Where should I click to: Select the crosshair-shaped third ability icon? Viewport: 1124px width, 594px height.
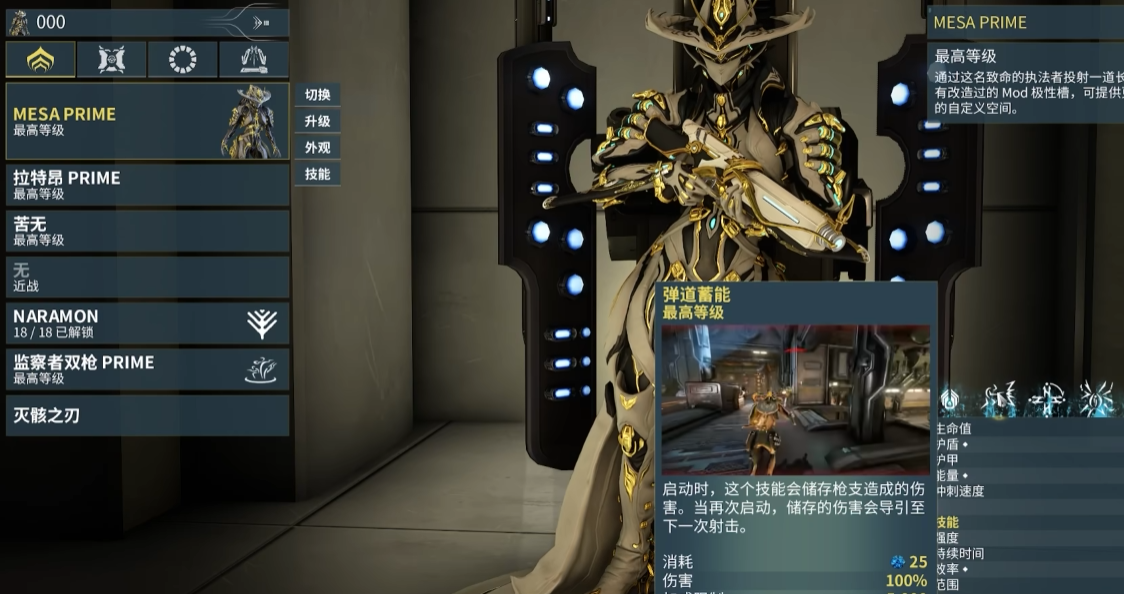pyautogui.click(x=1048, y=401)
